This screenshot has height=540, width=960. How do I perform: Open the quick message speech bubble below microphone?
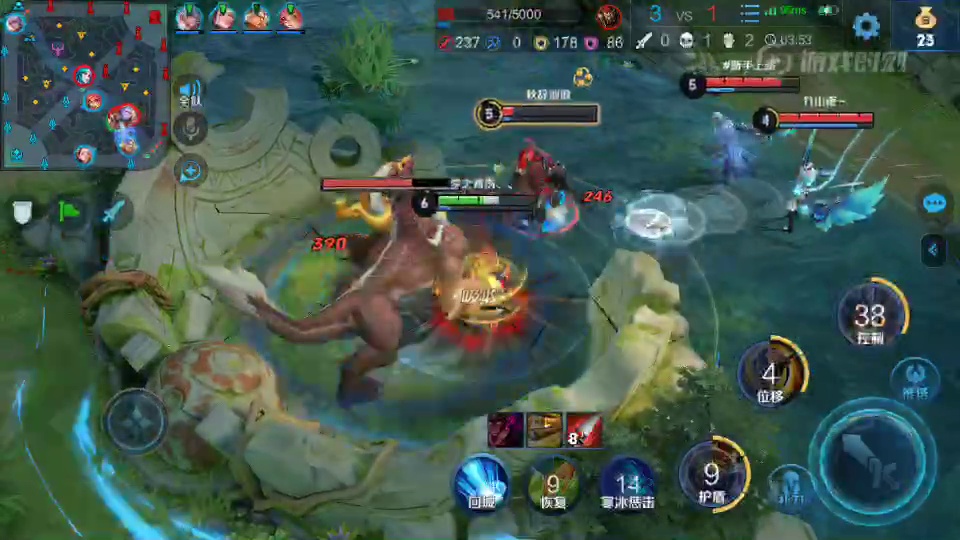[189, 170]
